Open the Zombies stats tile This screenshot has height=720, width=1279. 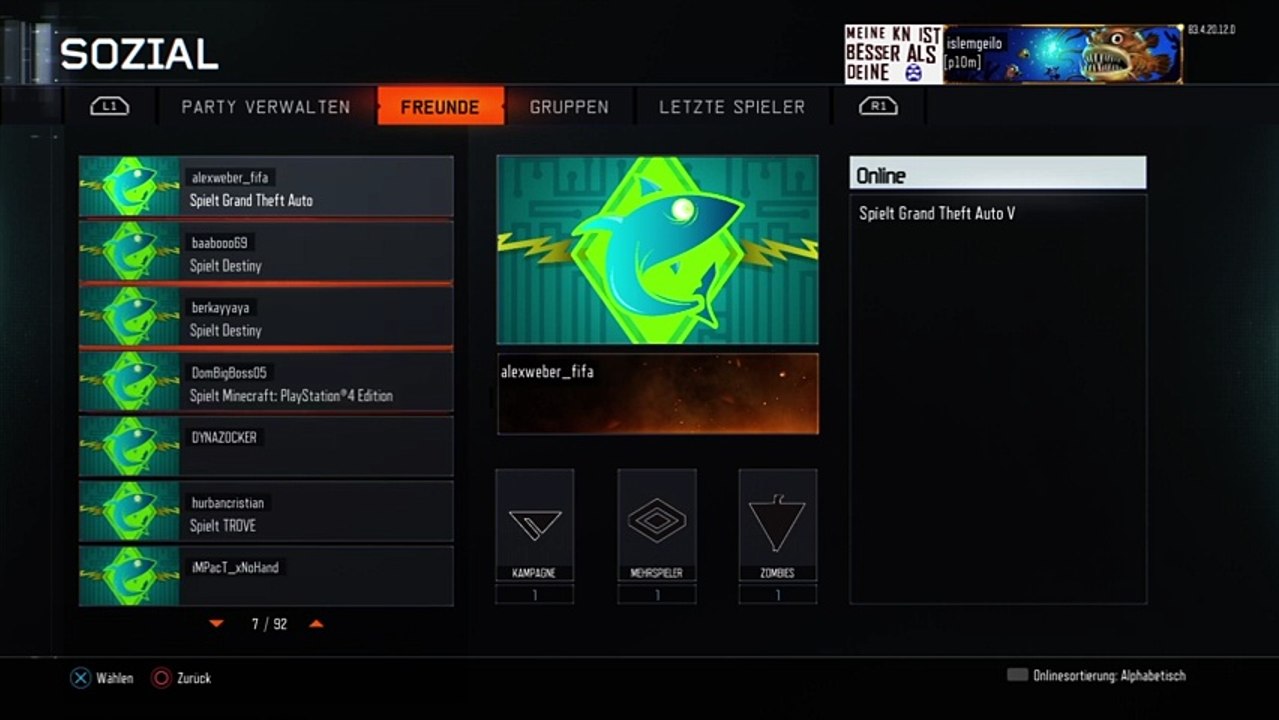pyautogui.click(x=778, y=525)
